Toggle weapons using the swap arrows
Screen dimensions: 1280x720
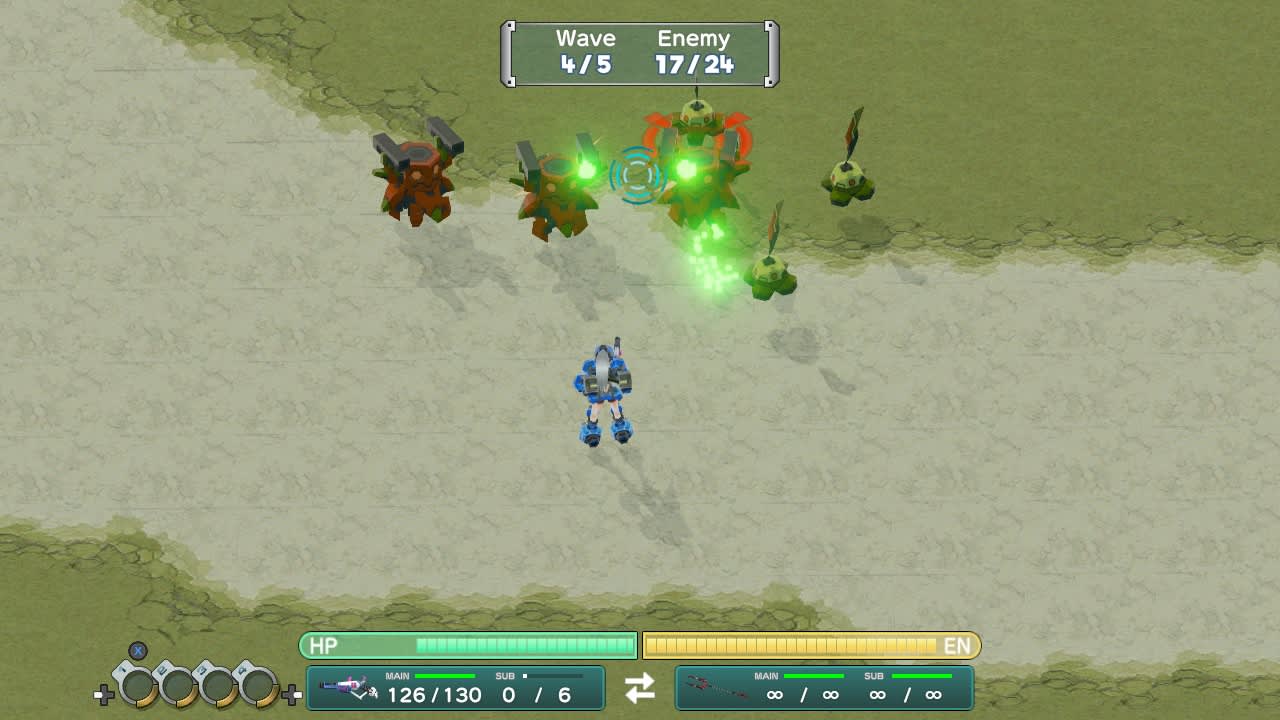[x=639, y=687]
